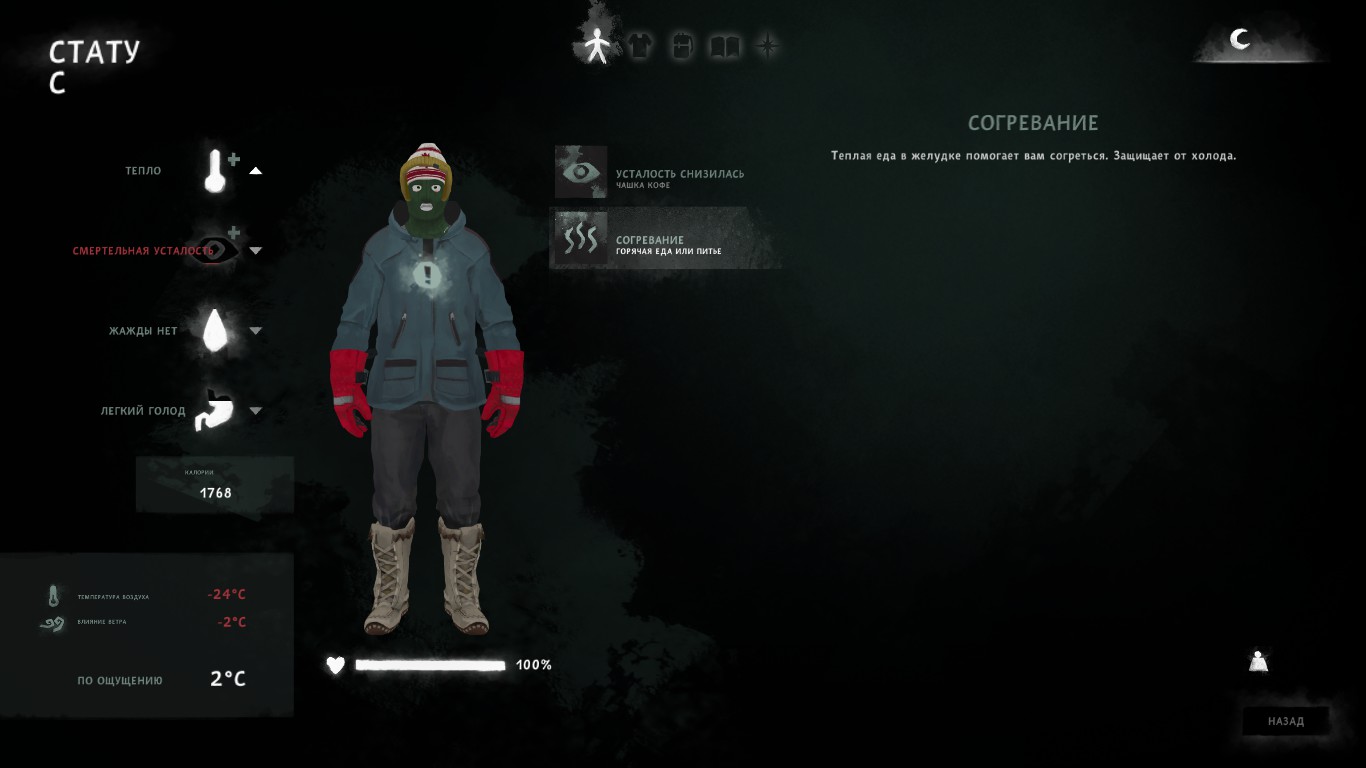The height and width of the screenshot is (768, 1366).
Task: Open the Clothing shirt icon
Action: 639,45
